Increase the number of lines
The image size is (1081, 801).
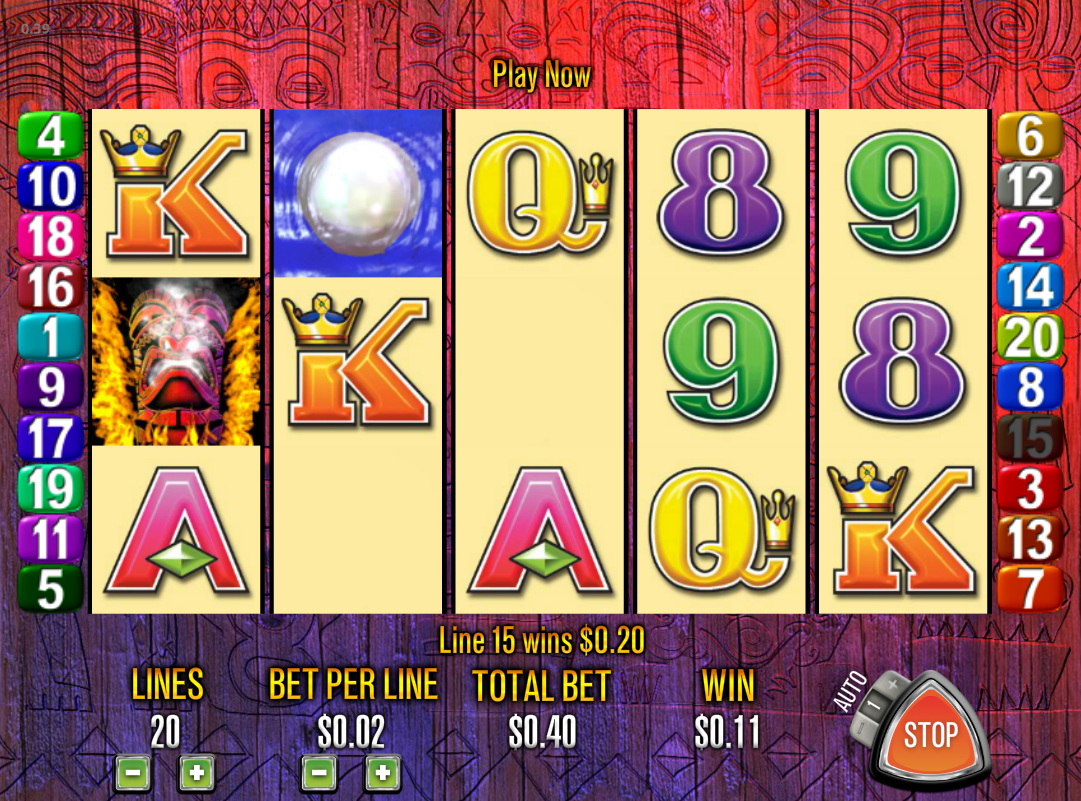(x=196, y=773)
